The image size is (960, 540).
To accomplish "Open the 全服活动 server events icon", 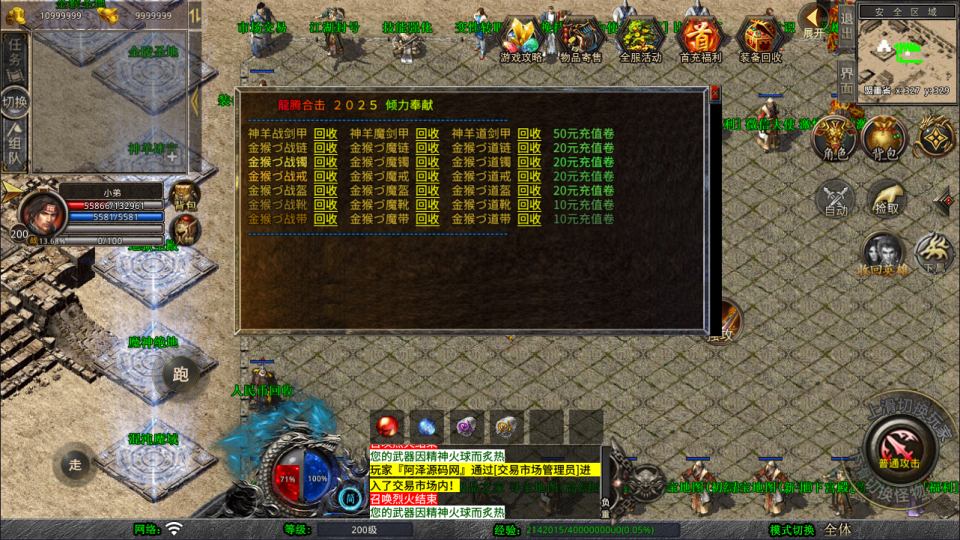I will pos(640,40).
